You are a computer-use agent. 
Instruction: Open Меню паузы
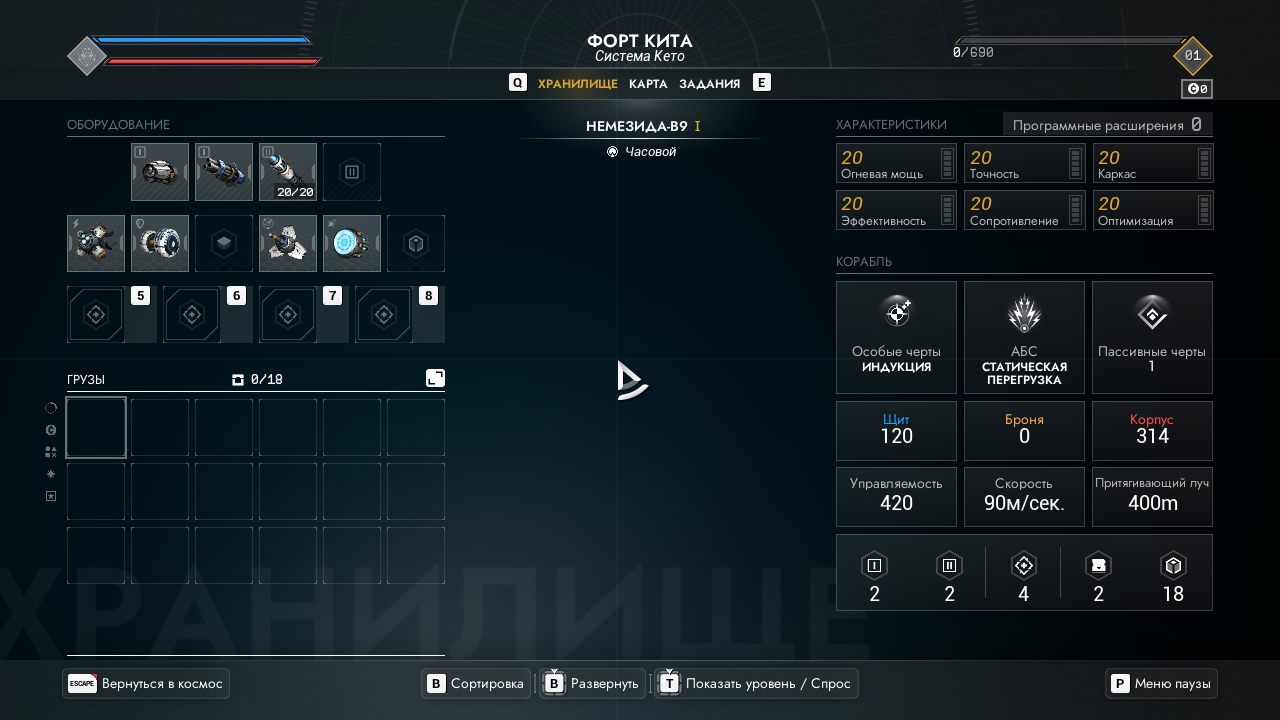coord(1160,683)
